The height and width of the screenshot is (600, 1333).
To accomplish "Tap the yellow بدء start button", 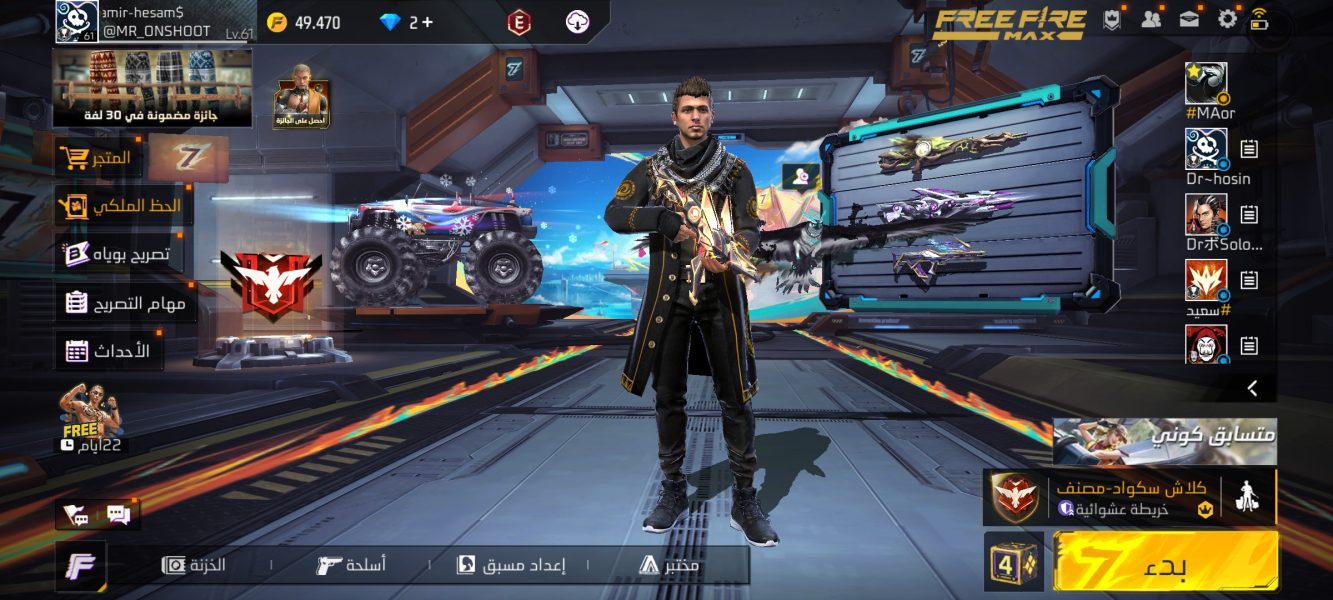I will [x=1165, y=561].
